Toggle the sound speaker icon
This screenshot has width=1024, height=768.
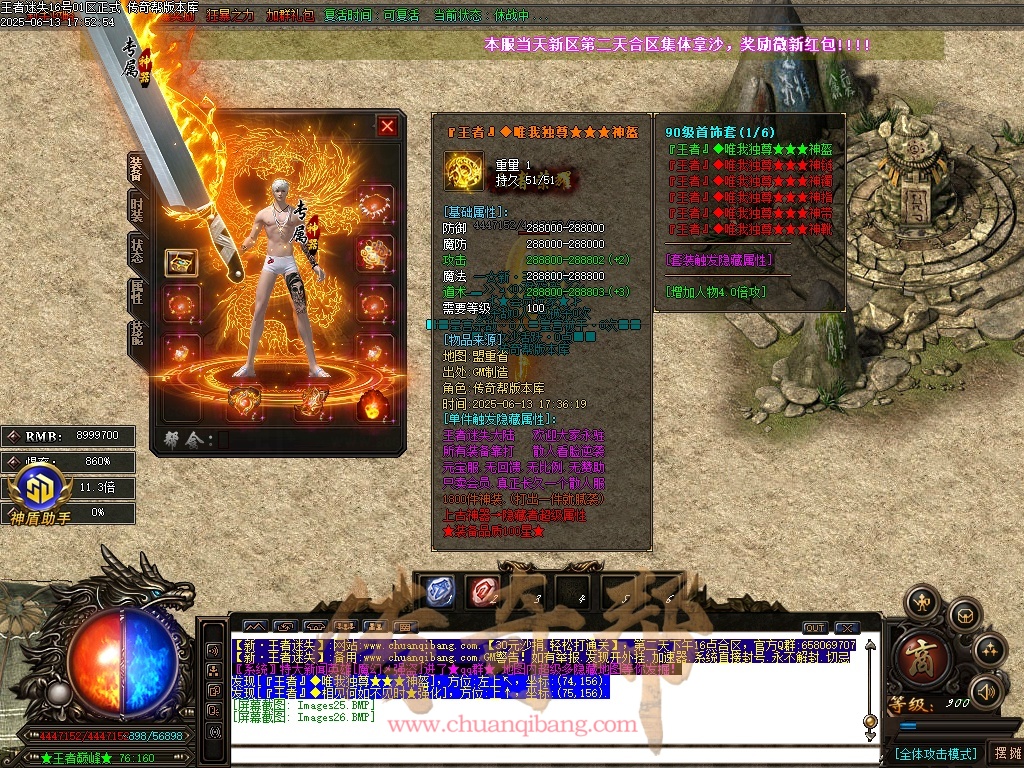click(x=986, y=691)
